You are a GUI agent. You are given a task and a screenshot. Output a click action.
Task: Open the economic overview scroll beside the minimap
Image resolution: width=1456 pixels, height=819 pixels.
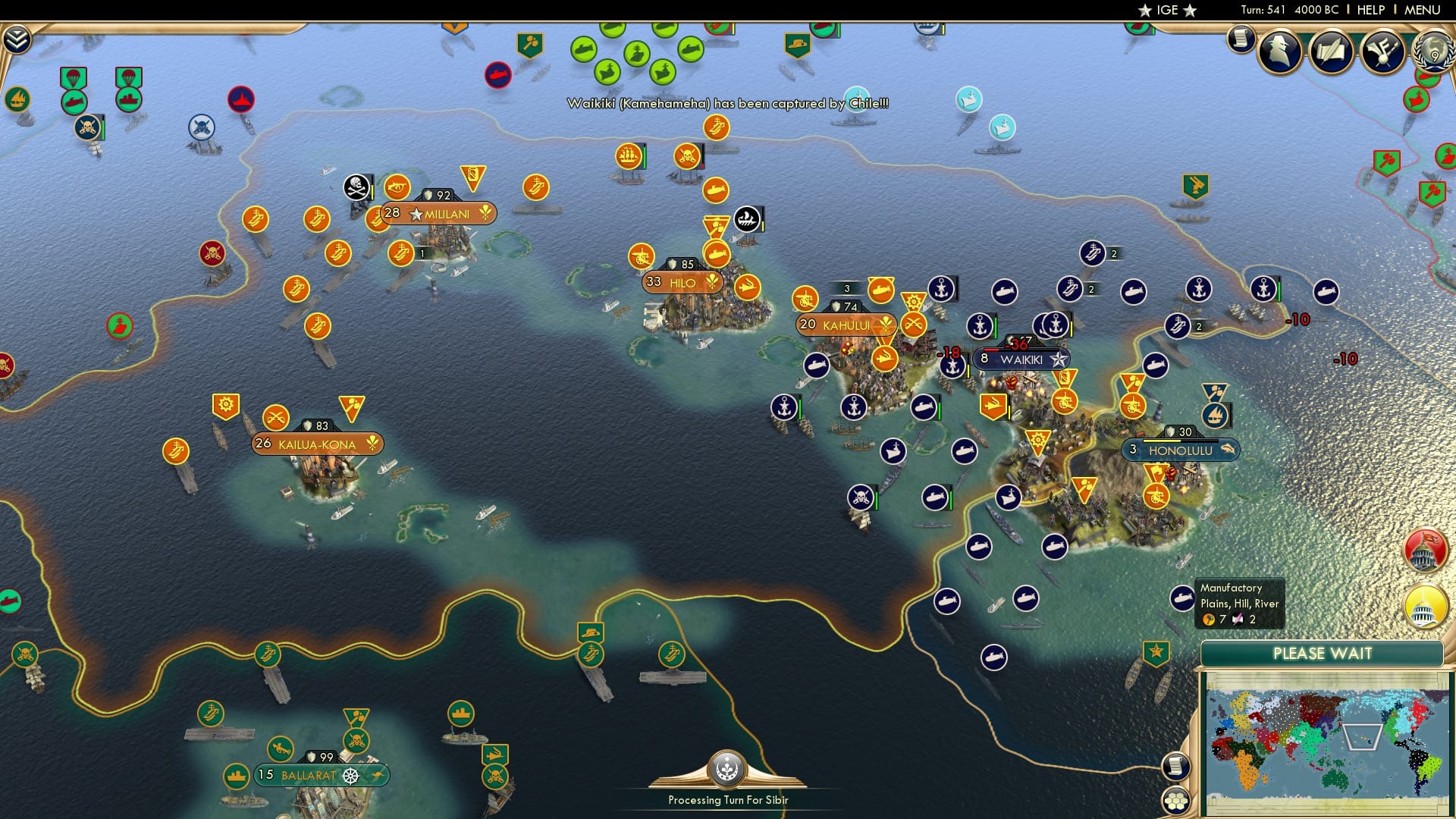point(1175,766)
